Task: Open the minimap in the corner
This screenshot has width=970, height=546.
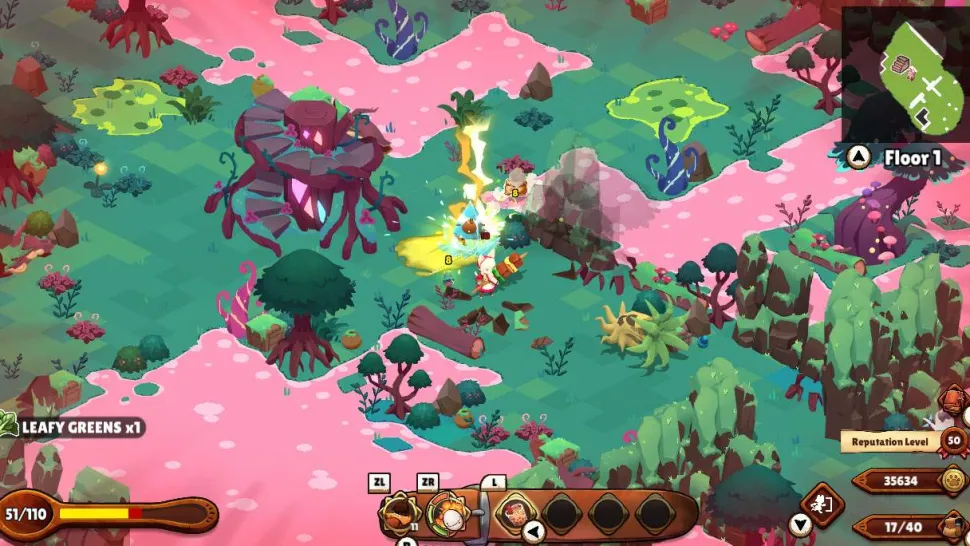Action: tap(904, 72)
